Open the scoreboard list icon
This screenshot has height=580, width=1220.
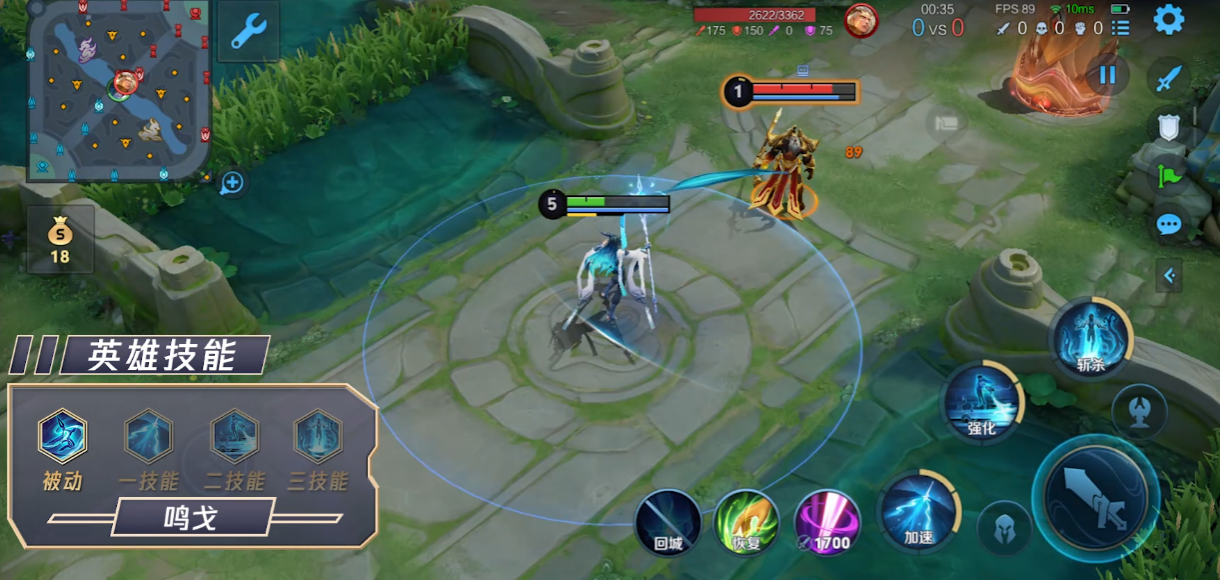coord(1120,28)
